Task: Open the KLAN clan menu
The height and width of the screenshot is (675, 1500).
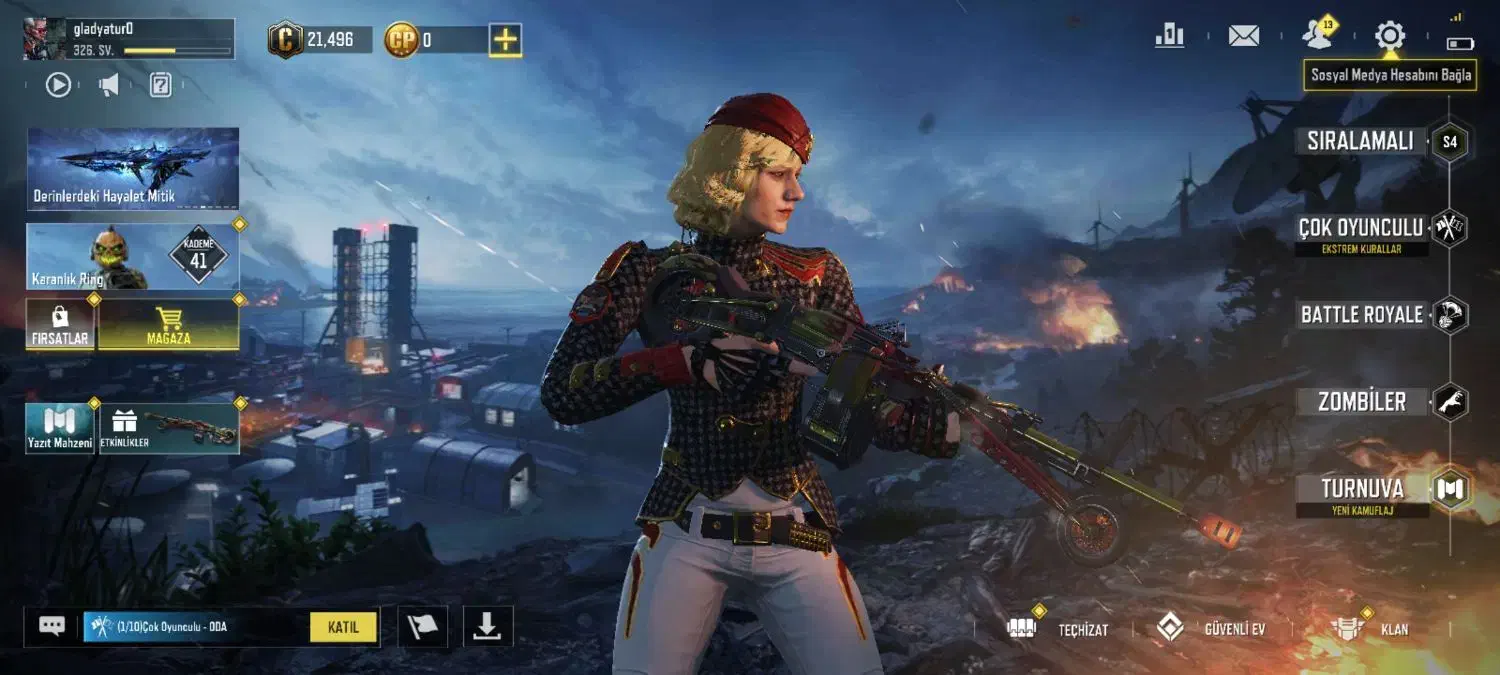Action: tap(1369, 628)
